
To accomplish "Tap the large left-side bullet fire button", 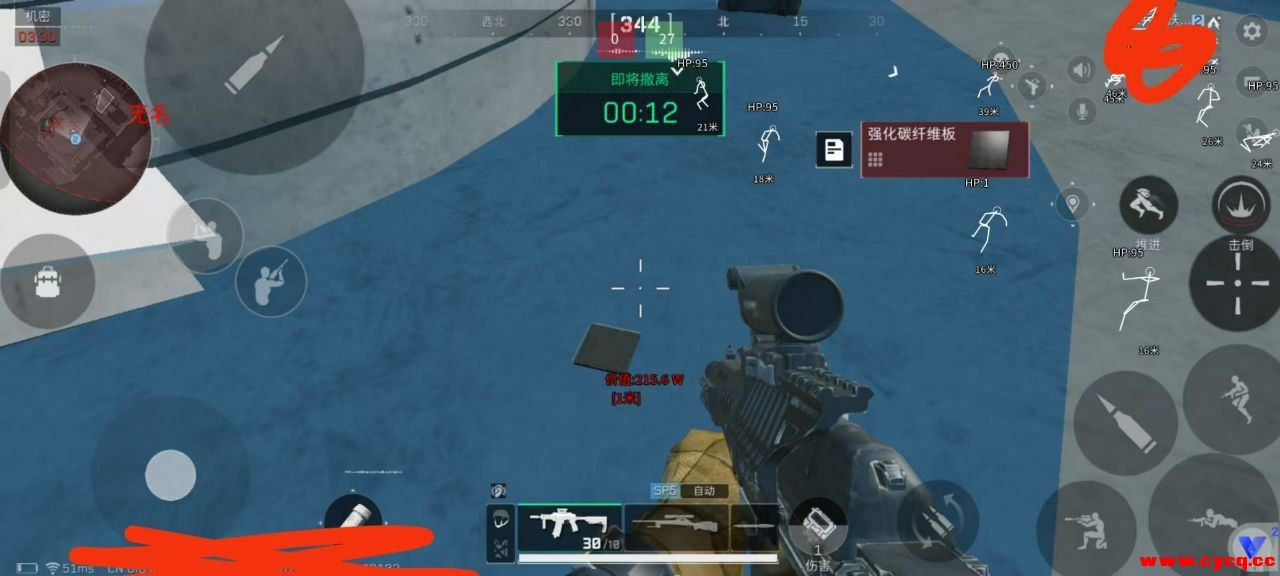I will click(x=254, y=66).
